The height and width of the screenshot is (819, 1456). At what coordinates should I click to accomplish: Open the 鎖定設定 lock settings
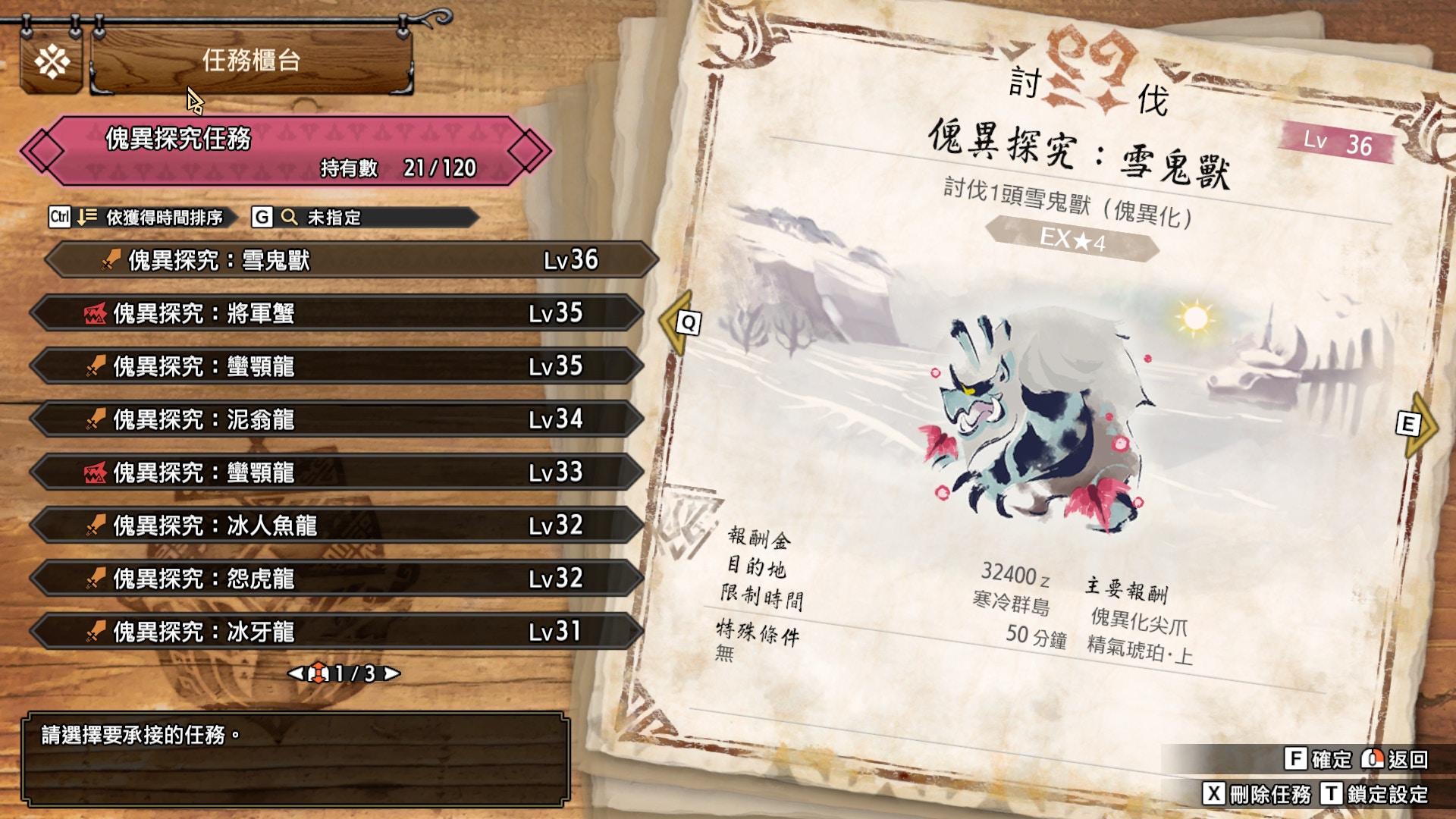pos(1376,794)
